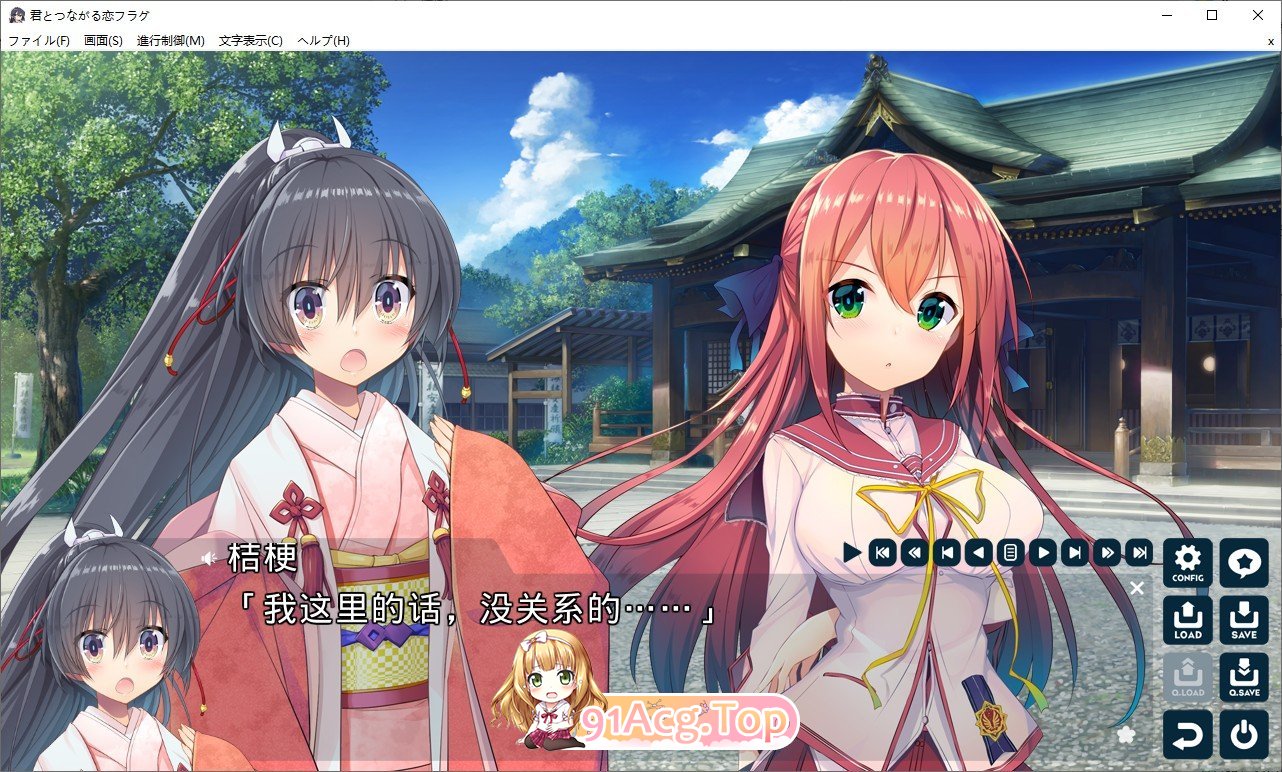The image size is (1282, 772).
Task: Click the star speech-bubble icon
Action: coord(1243,563)
